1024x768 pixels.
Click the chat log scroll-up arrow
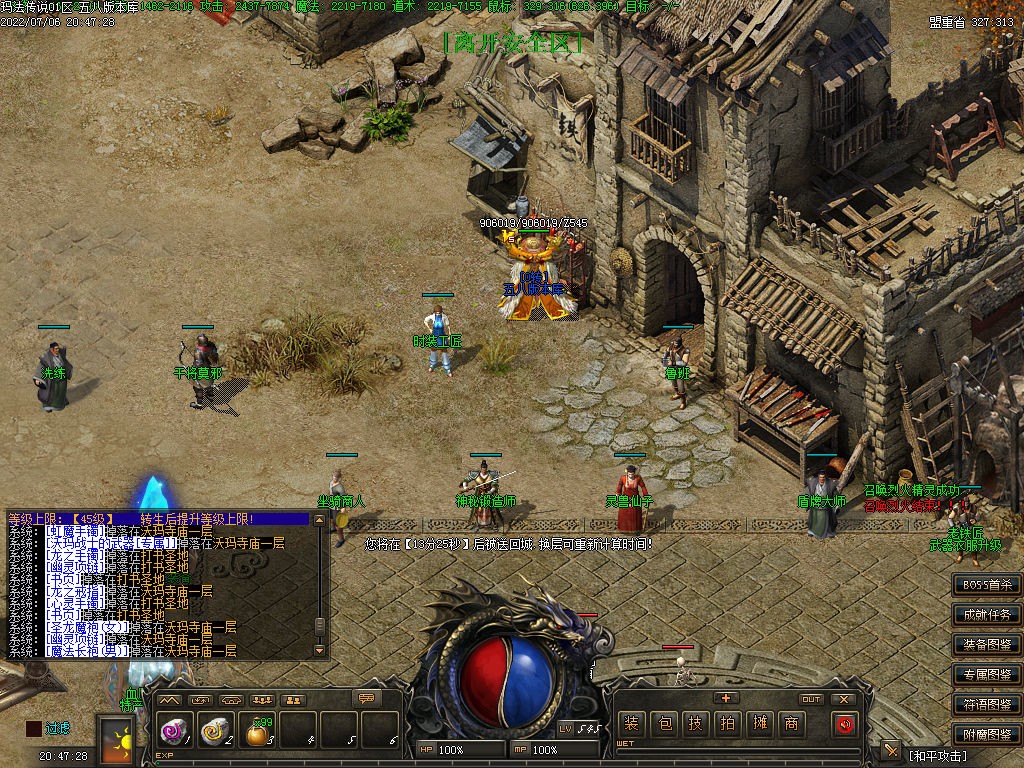pos(320,520)
